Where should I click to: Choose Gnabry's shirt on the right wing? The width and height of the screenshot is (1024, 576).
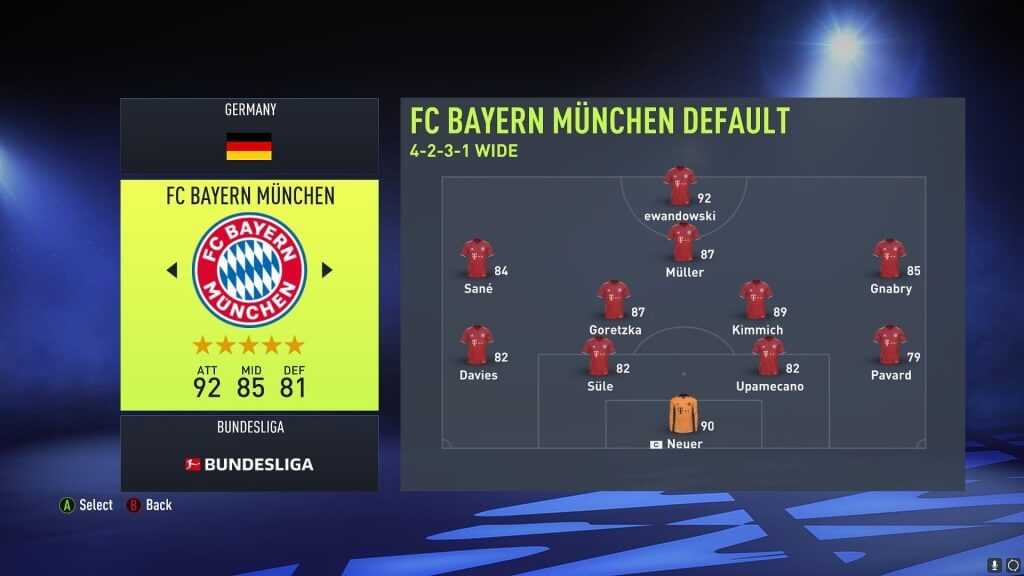889,258
